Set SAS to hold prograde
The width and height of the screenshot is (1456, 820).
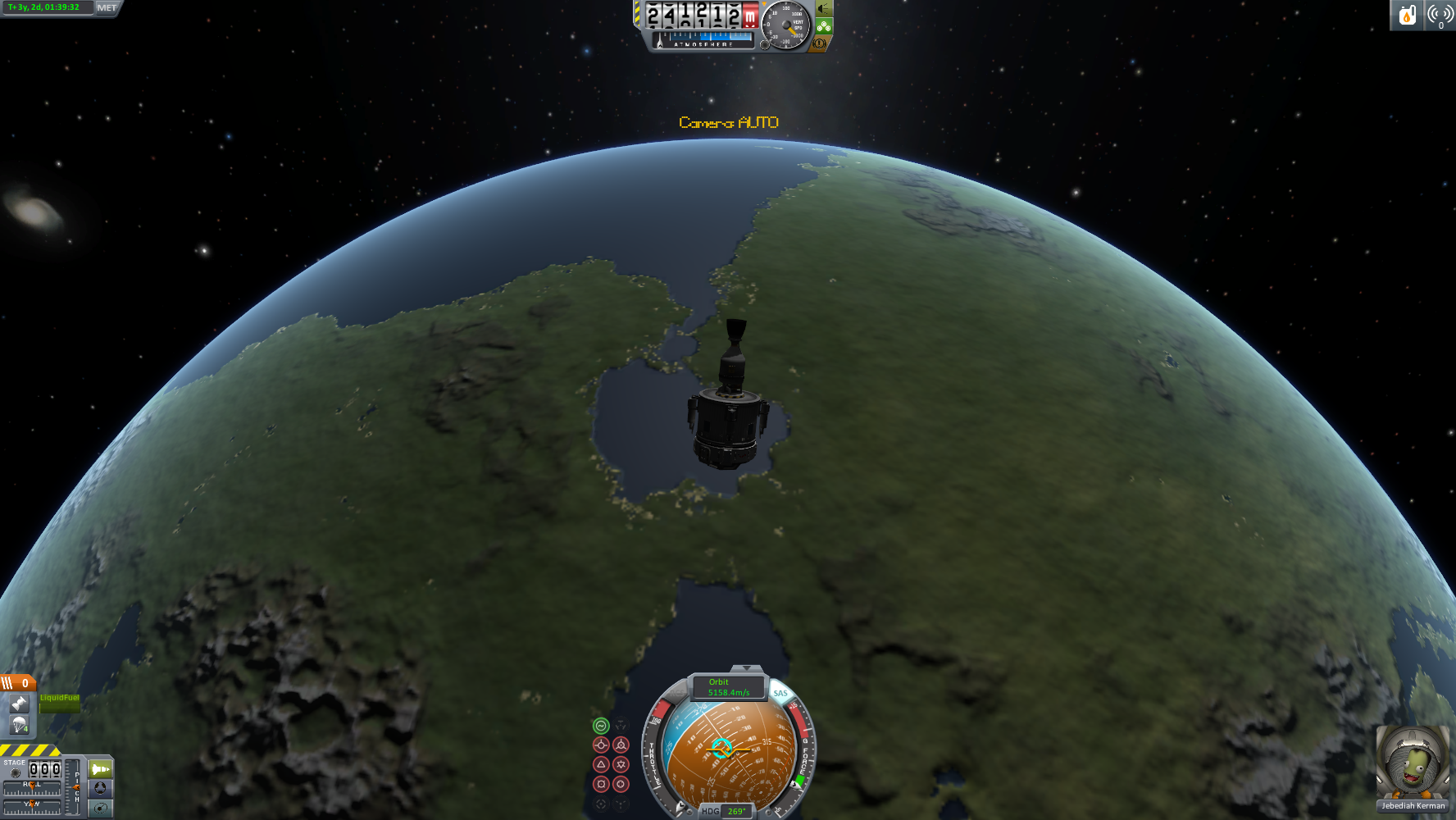pyautogui.click(x=601, y=745)
